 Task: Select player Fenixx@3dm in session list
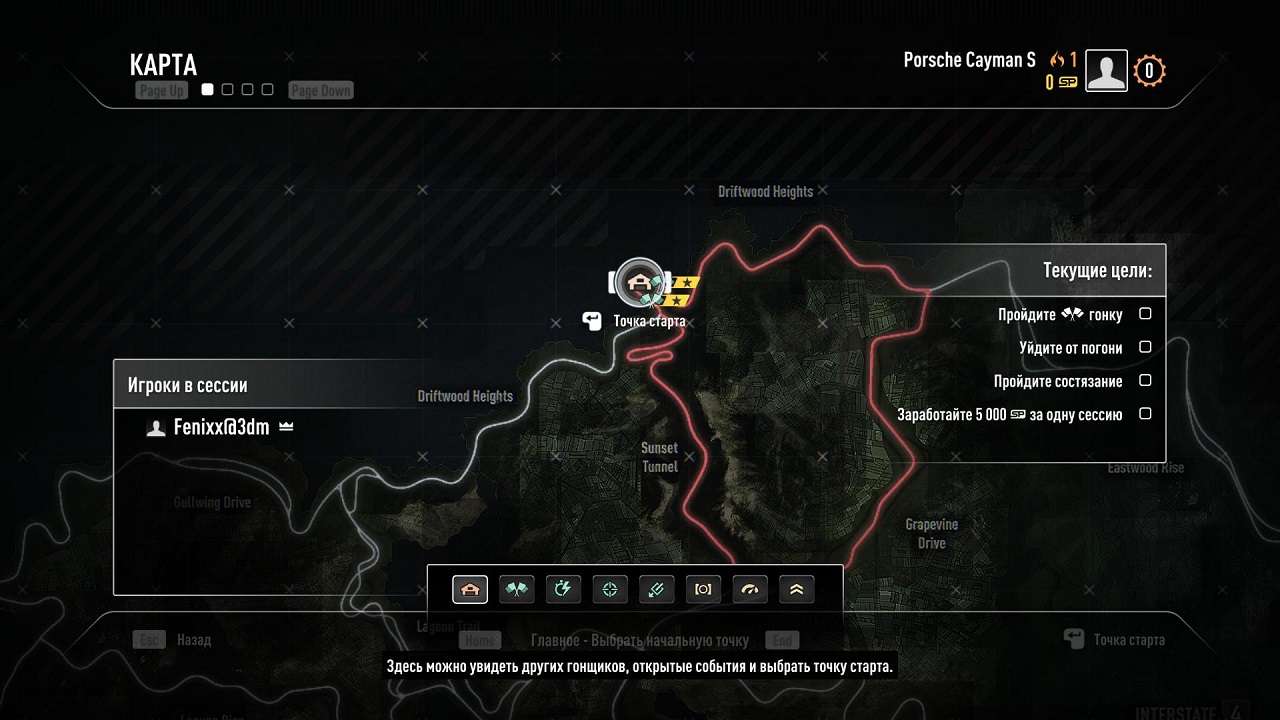[221, 427]
